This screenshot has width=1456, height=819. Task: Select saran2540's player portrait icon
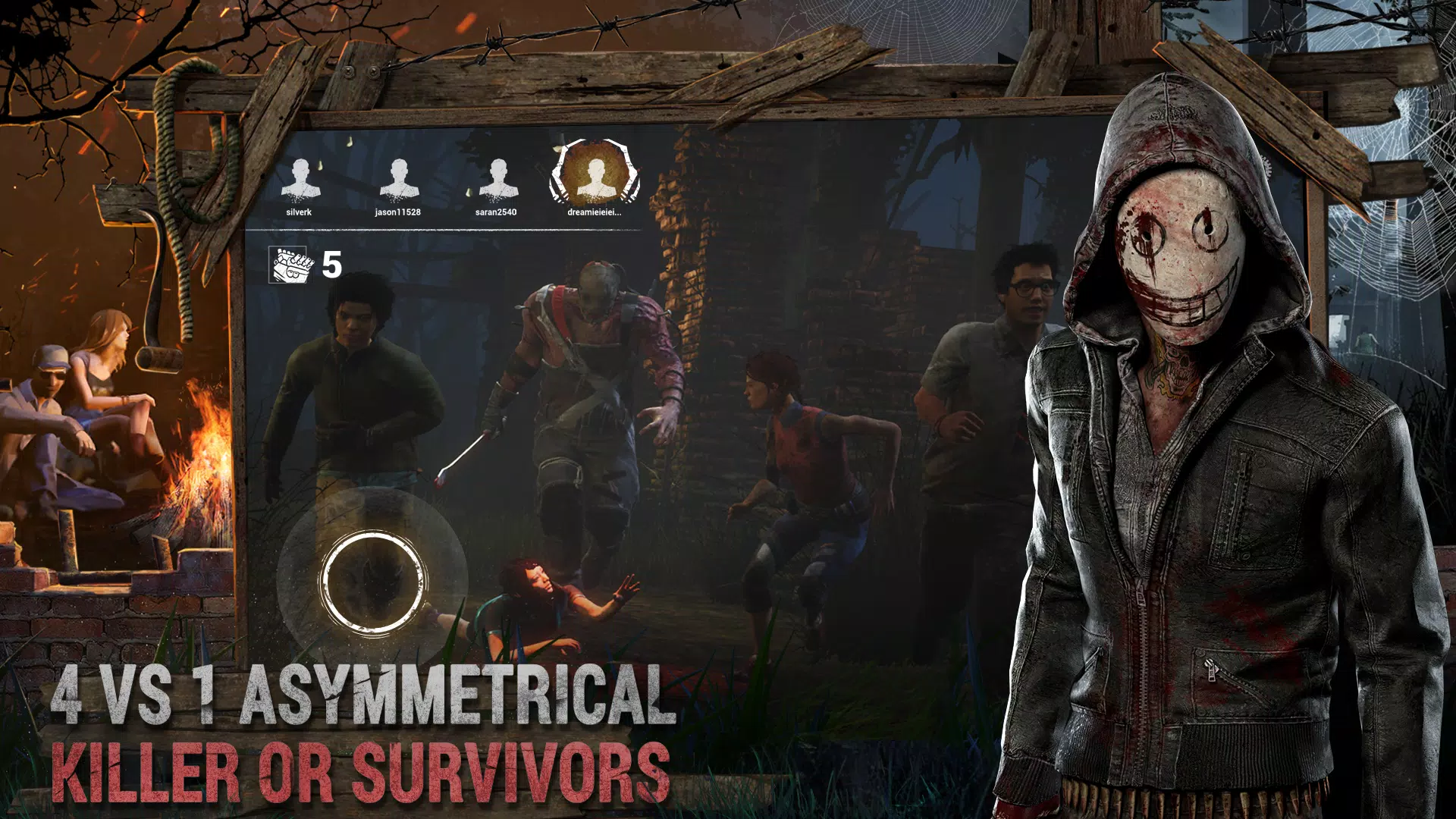500,176
